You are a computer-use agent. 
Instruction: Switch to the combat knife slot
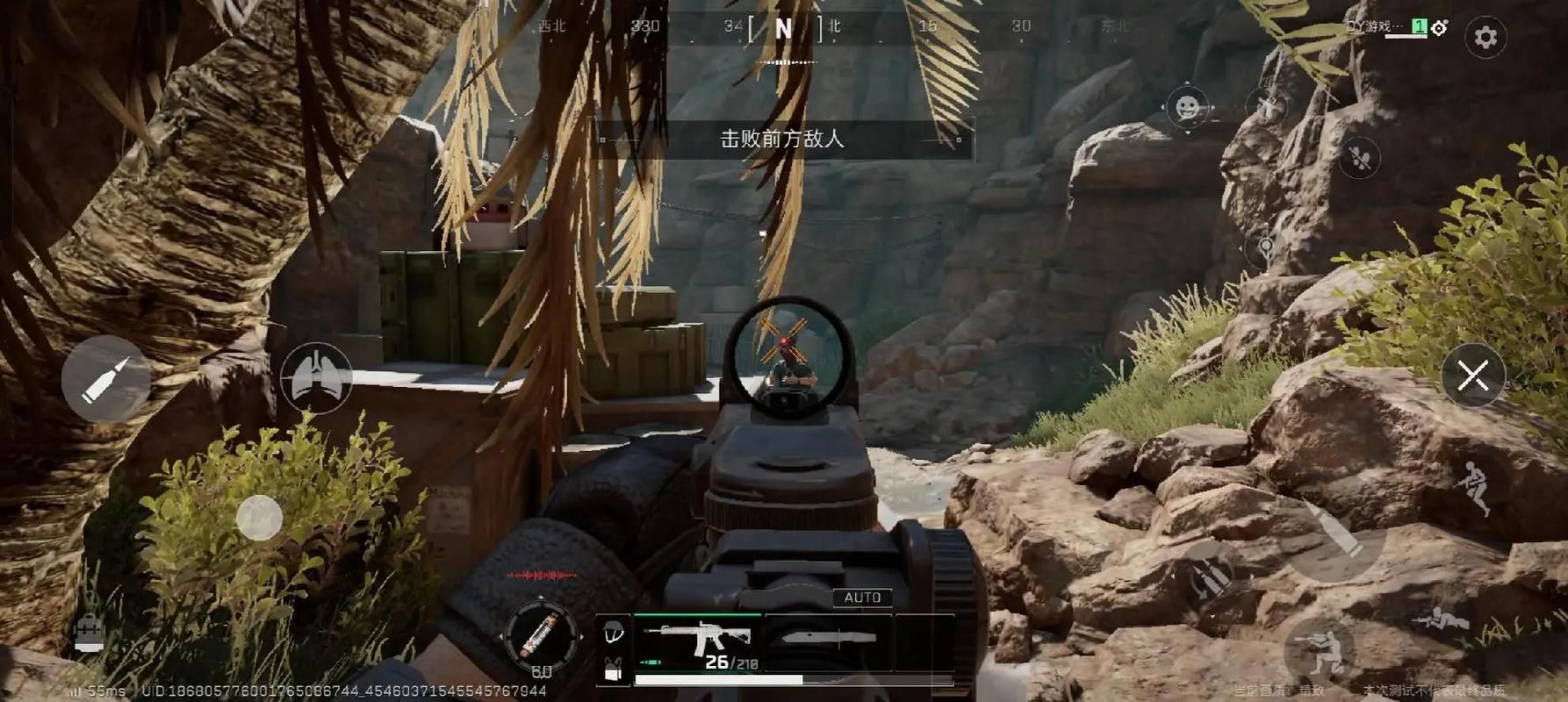coord(829,641)
